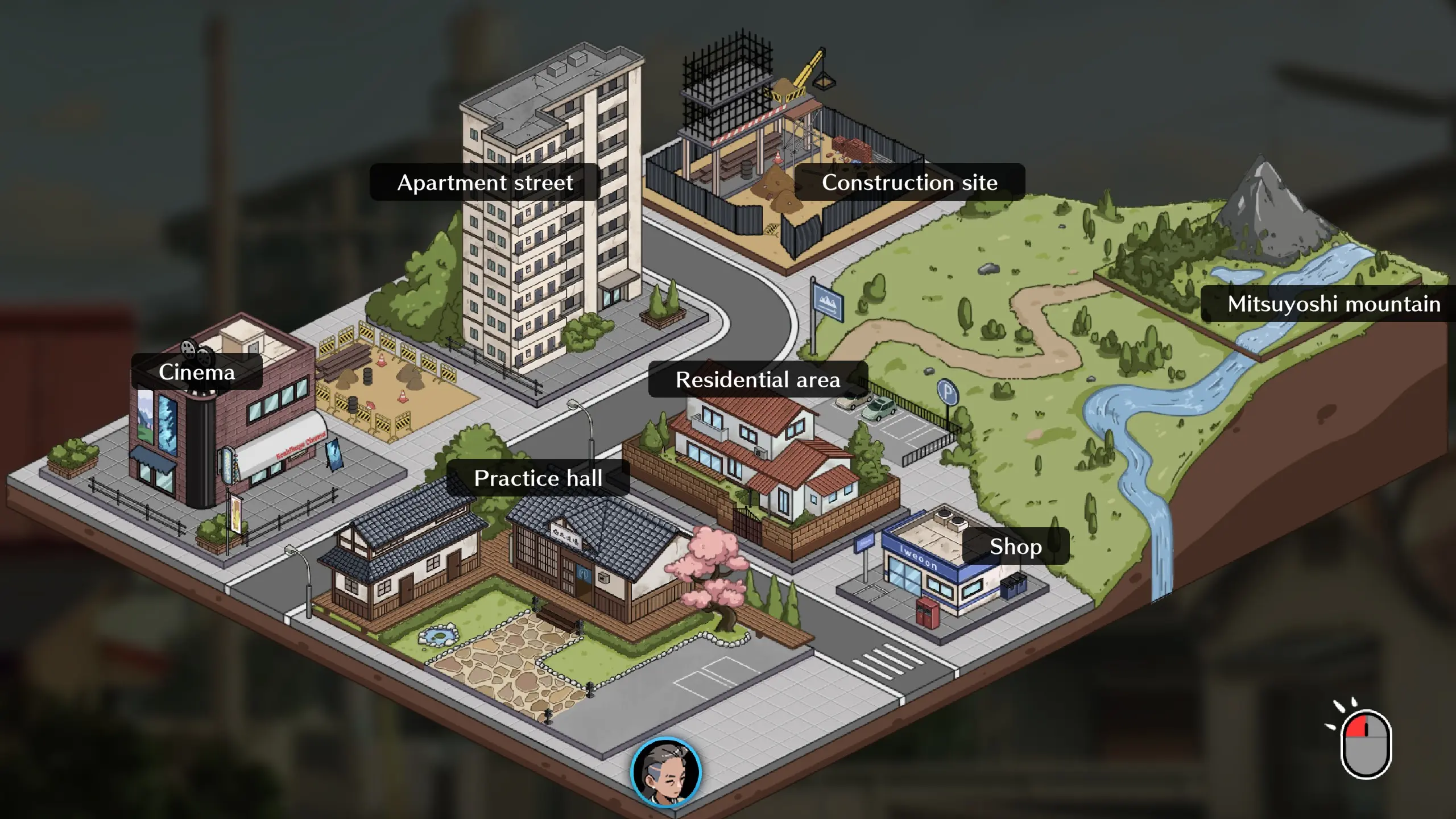The width and height of the screenshot is (1456, 819).
Task: Select the Construction site label
Action: pos(909,183)
